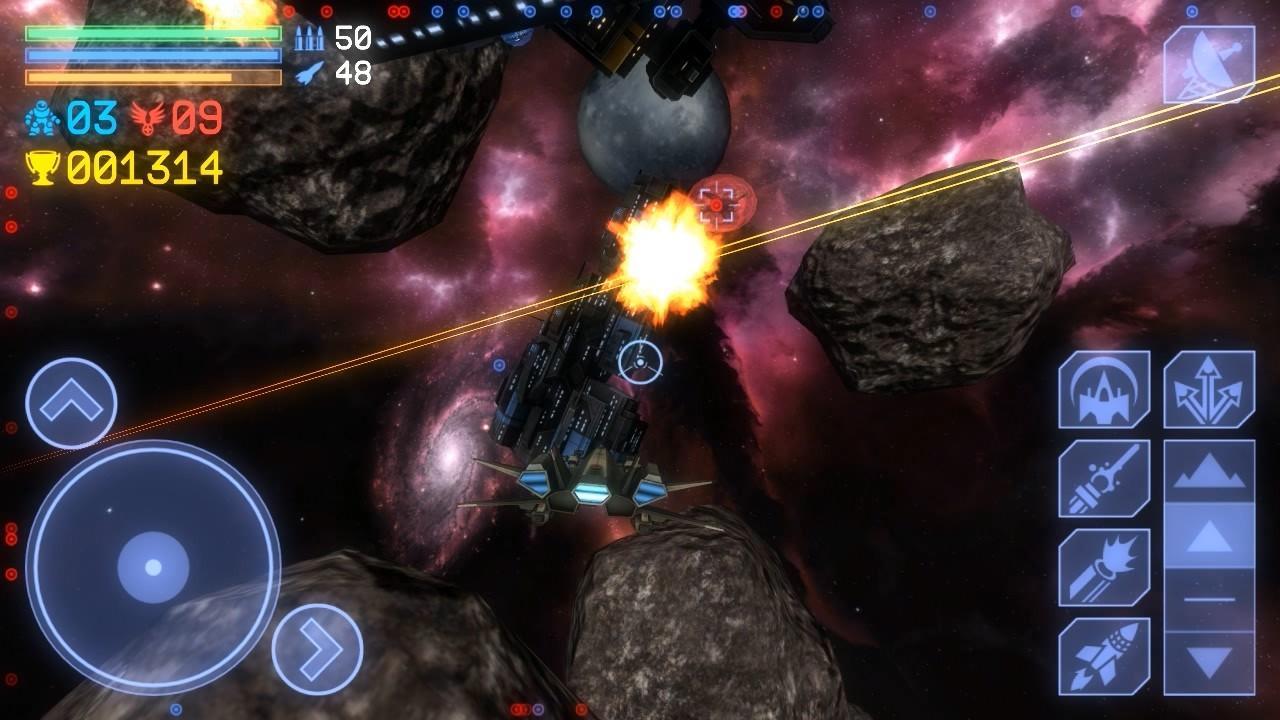The image size is (1280, 720).
Task: Set throttle to the neutral dash level
Action: pyautogui.click(x=1209, y=599)
